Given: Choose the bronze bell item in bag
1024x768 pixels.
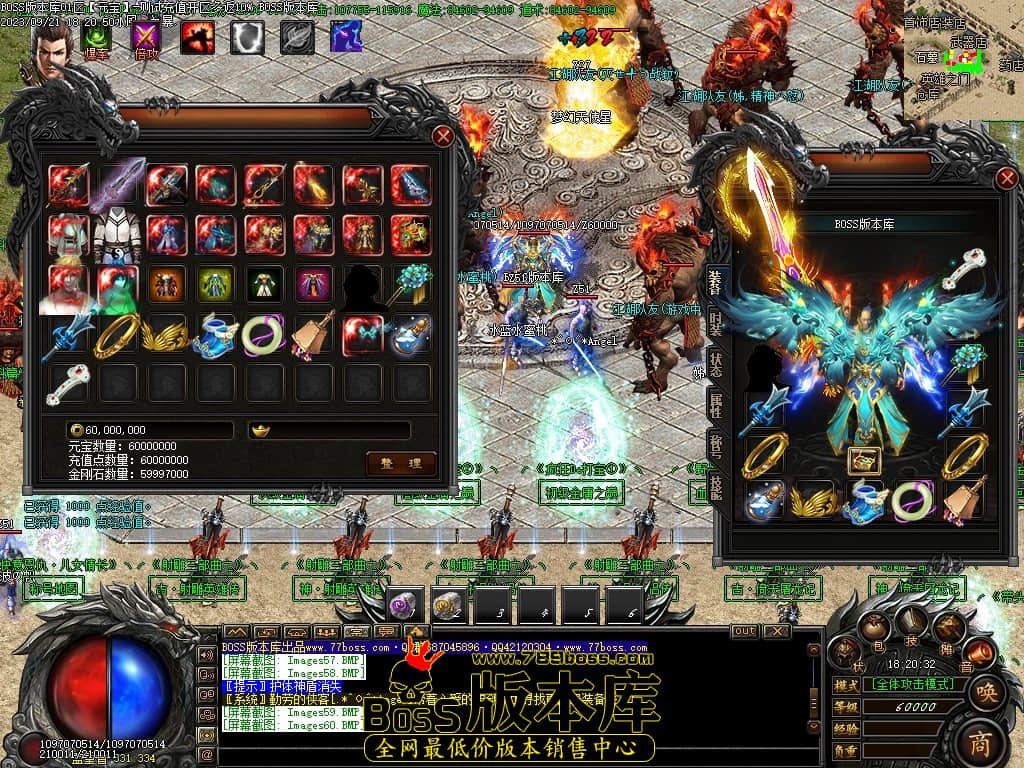Looking at the screenshot, I should (313, 334).
